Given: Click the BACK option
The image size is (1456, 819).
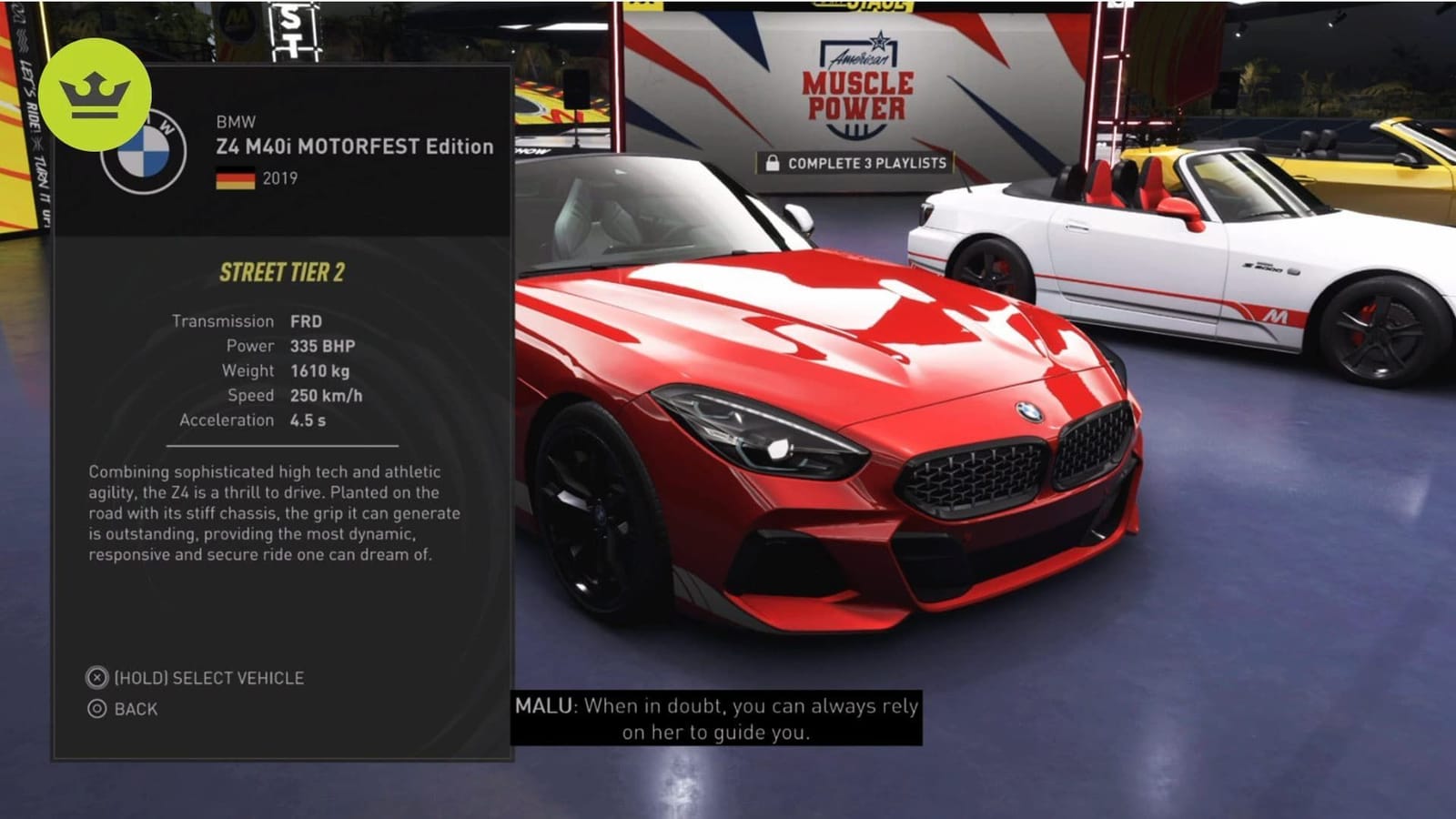Looking at the screenshot, I should [136, 711].
